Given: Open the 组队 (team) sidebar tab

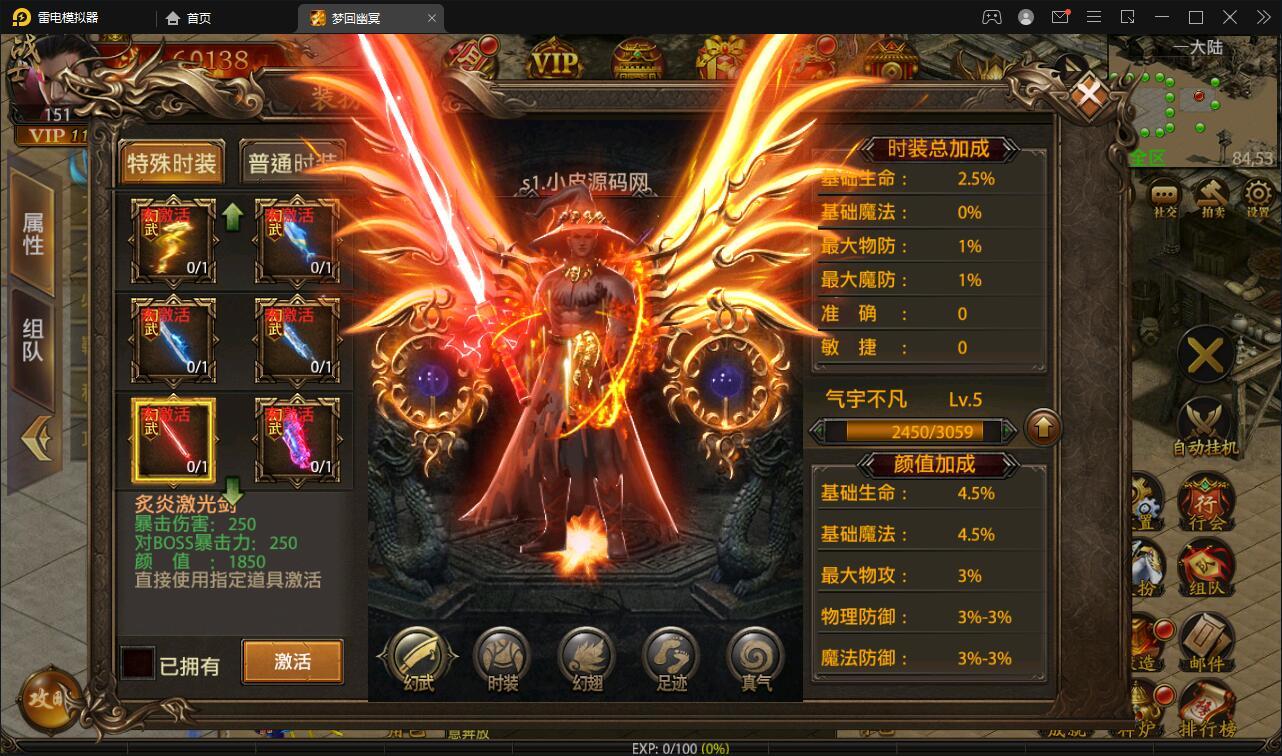Looking at the screenshot, I should (x=31, y=344).
